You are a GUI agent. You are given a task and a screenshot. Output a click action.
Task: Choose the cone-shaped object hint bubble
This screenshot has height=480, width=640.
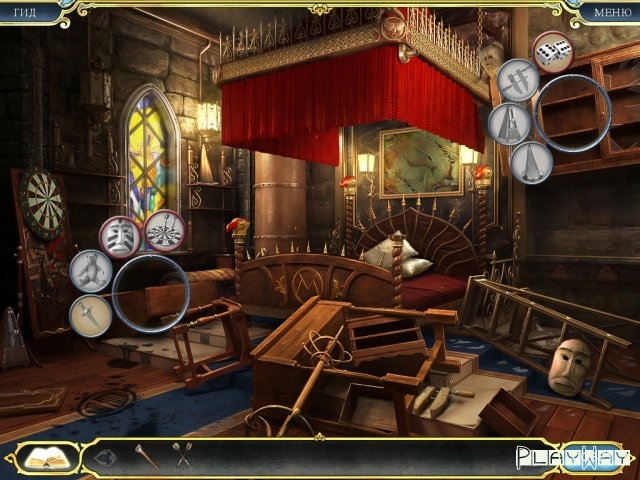532,162
